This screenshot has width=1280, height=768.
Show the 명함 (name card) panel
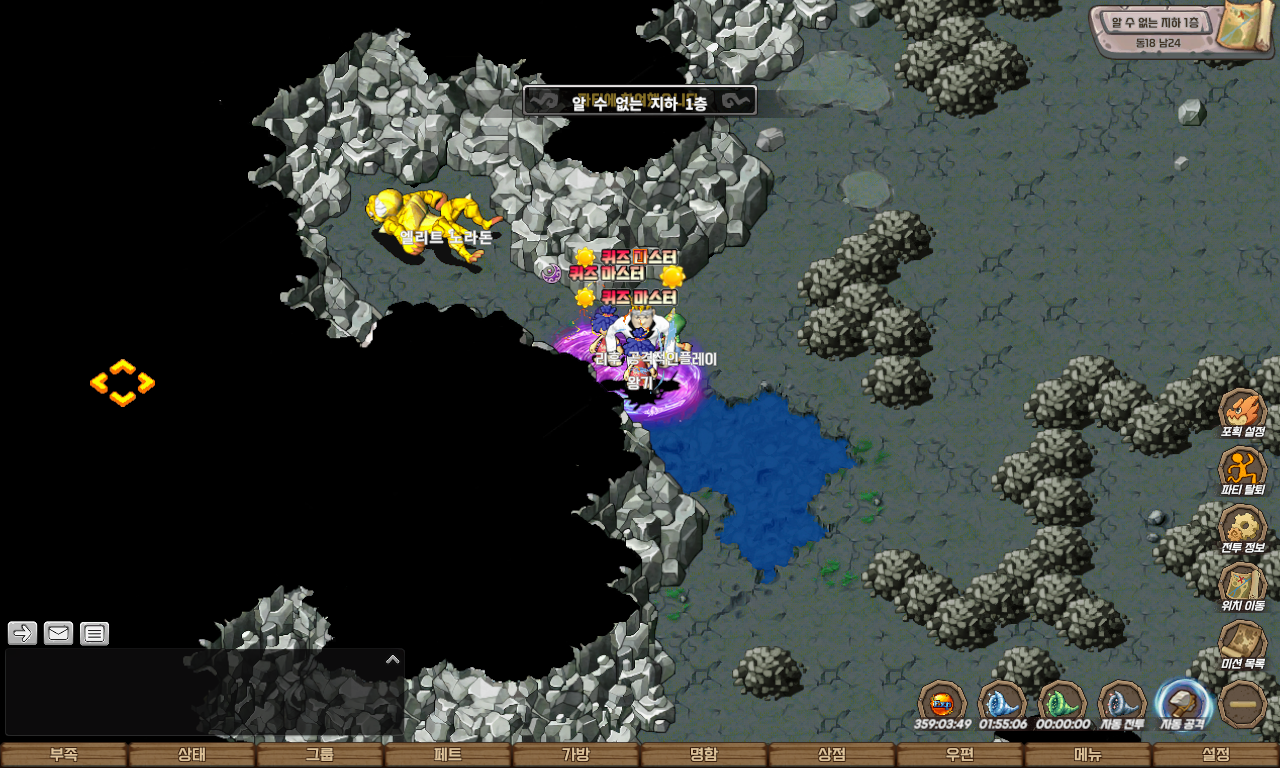(704, 755)
